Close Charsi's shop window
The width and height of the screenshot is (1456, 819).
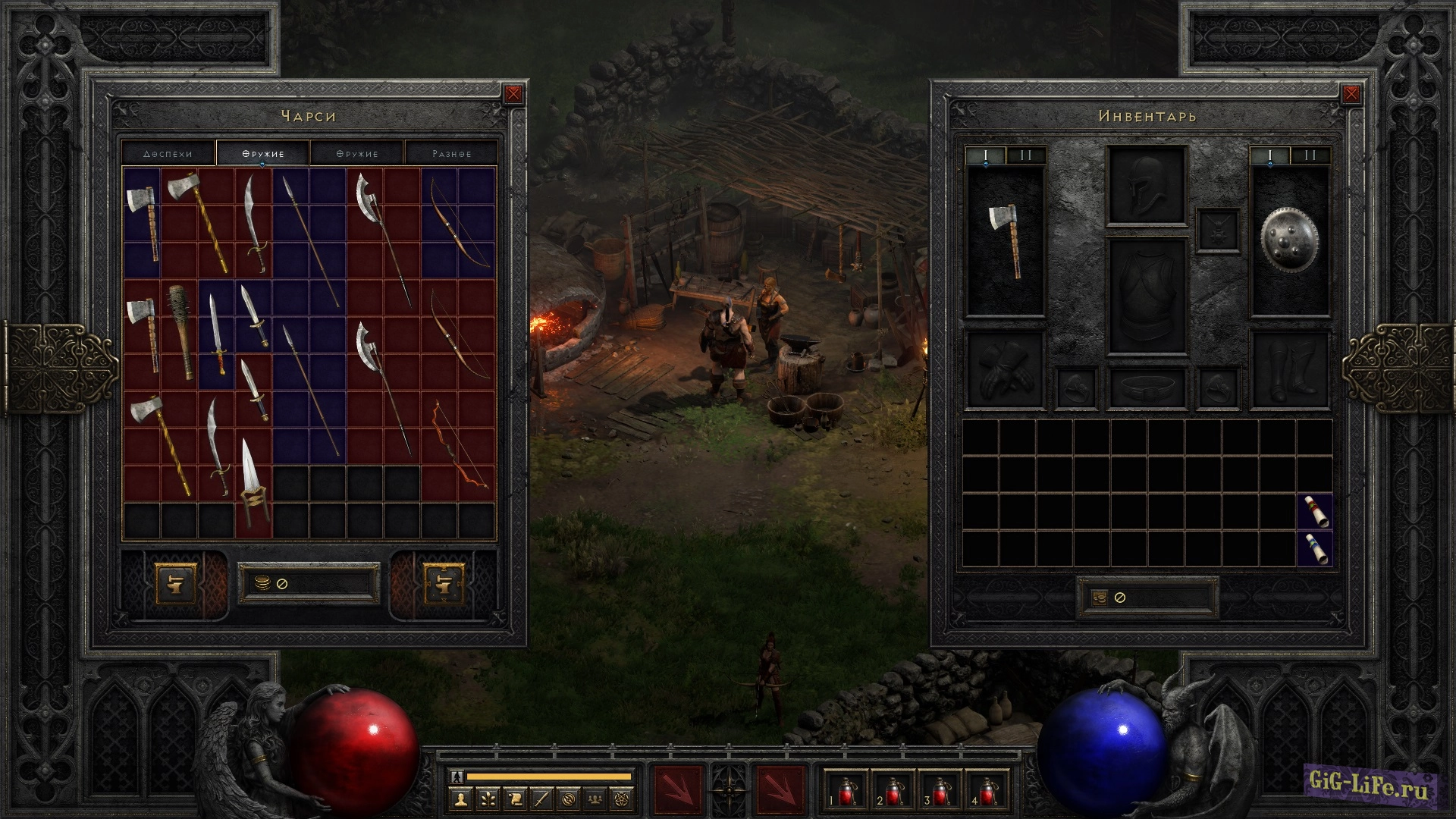click(x=513, y=94)
